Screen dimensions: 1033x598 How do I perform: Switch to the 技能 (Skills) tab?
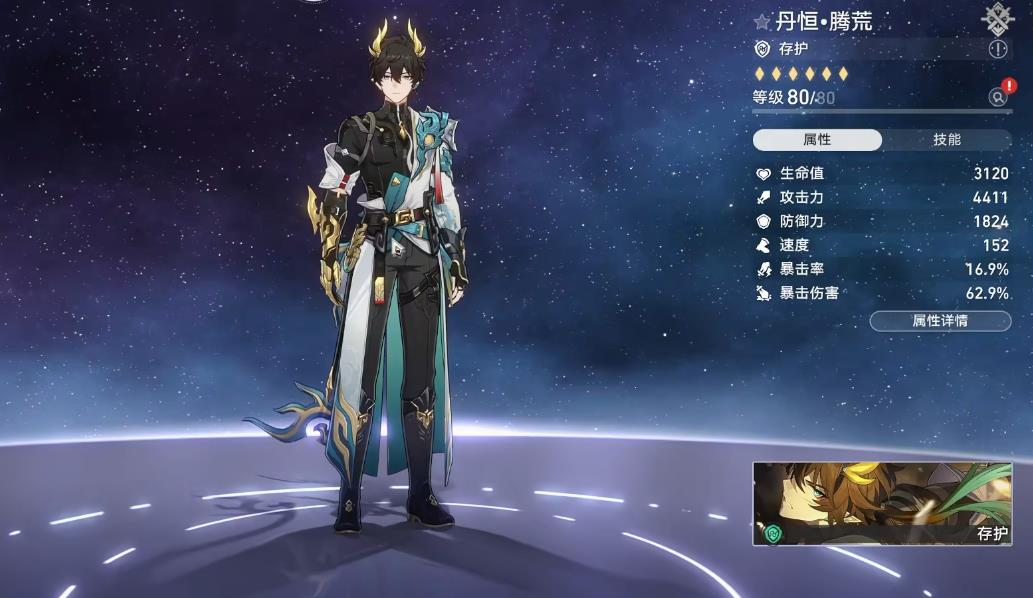946,140
